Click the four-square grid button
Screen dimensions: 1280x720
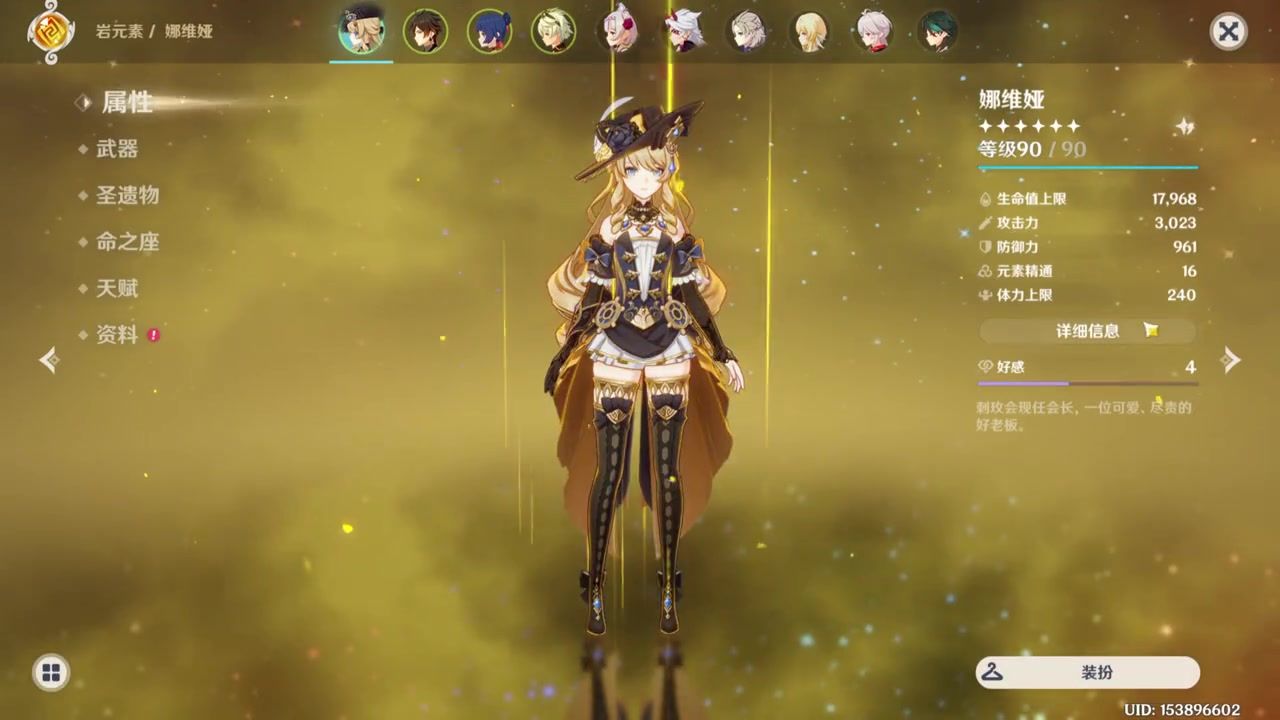click(x=51, y=672)
